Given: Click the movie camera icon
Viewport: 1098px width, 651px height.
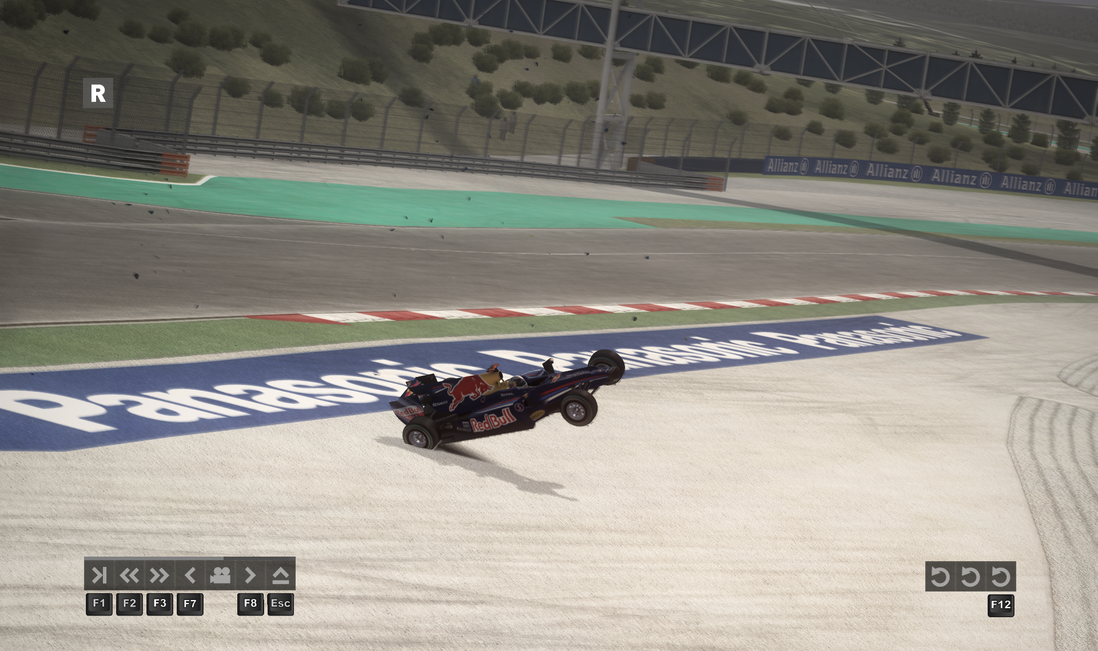Looking at the screenshot, I should point(220,575).
